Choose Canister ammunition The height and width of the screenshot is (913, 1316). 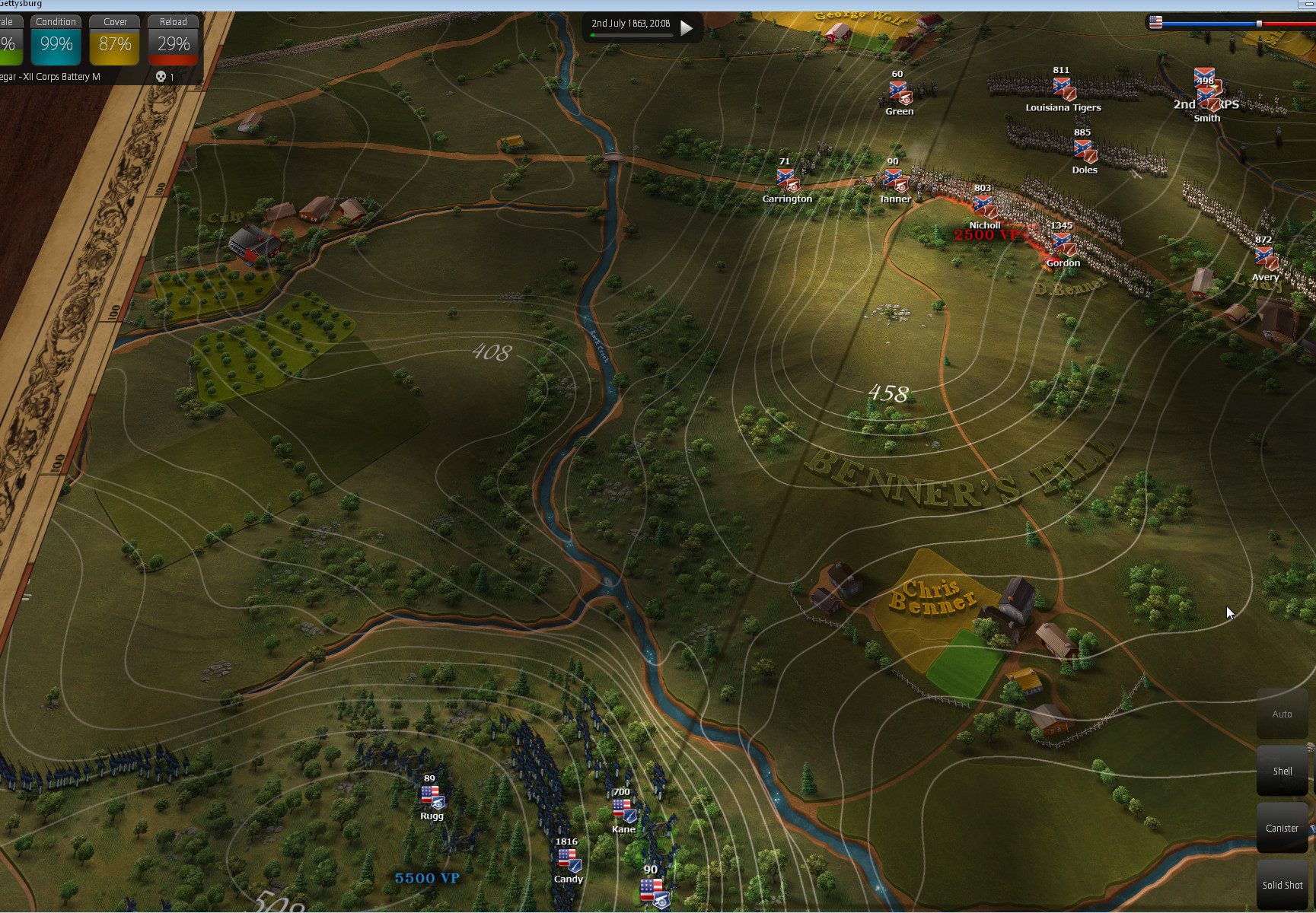pyautogui.click(x=1283, y=828)
